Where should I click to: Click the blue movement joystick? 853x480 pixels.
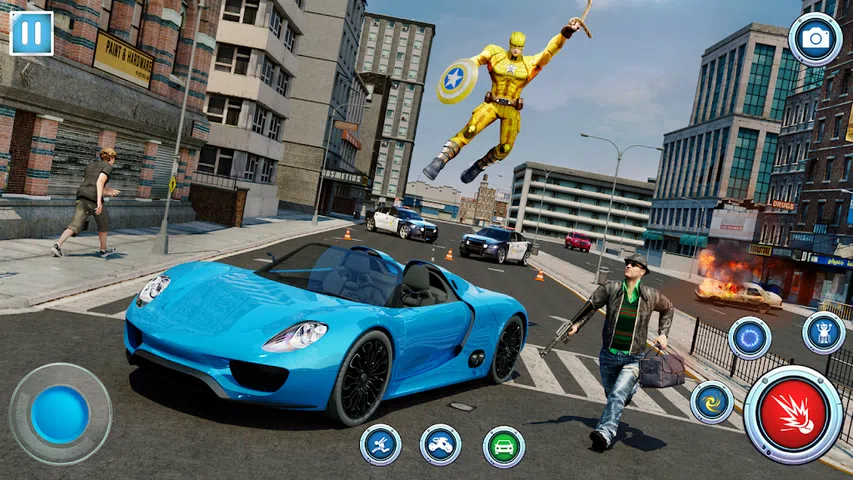point(60,414)
